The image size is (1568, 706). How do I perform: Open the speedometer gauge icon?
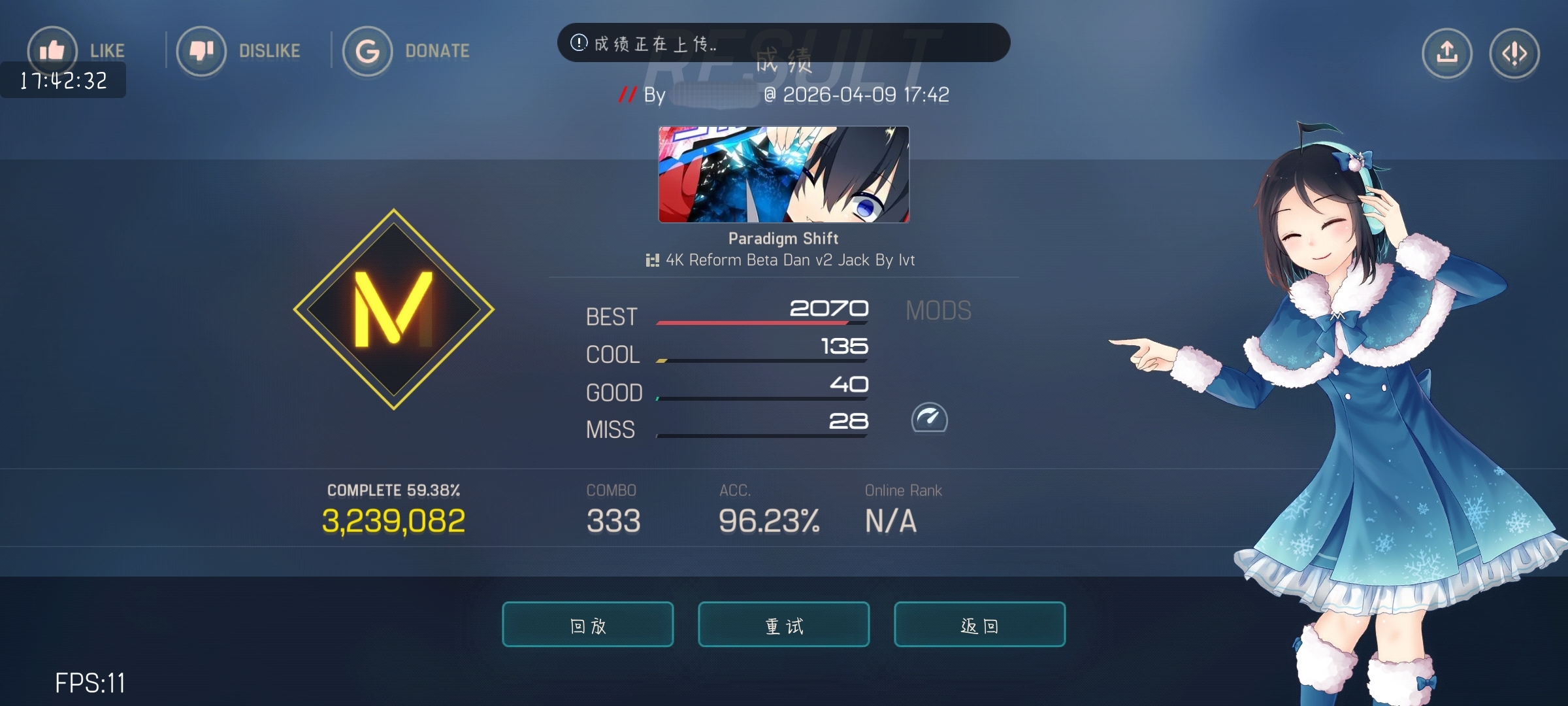pos(929,418)
